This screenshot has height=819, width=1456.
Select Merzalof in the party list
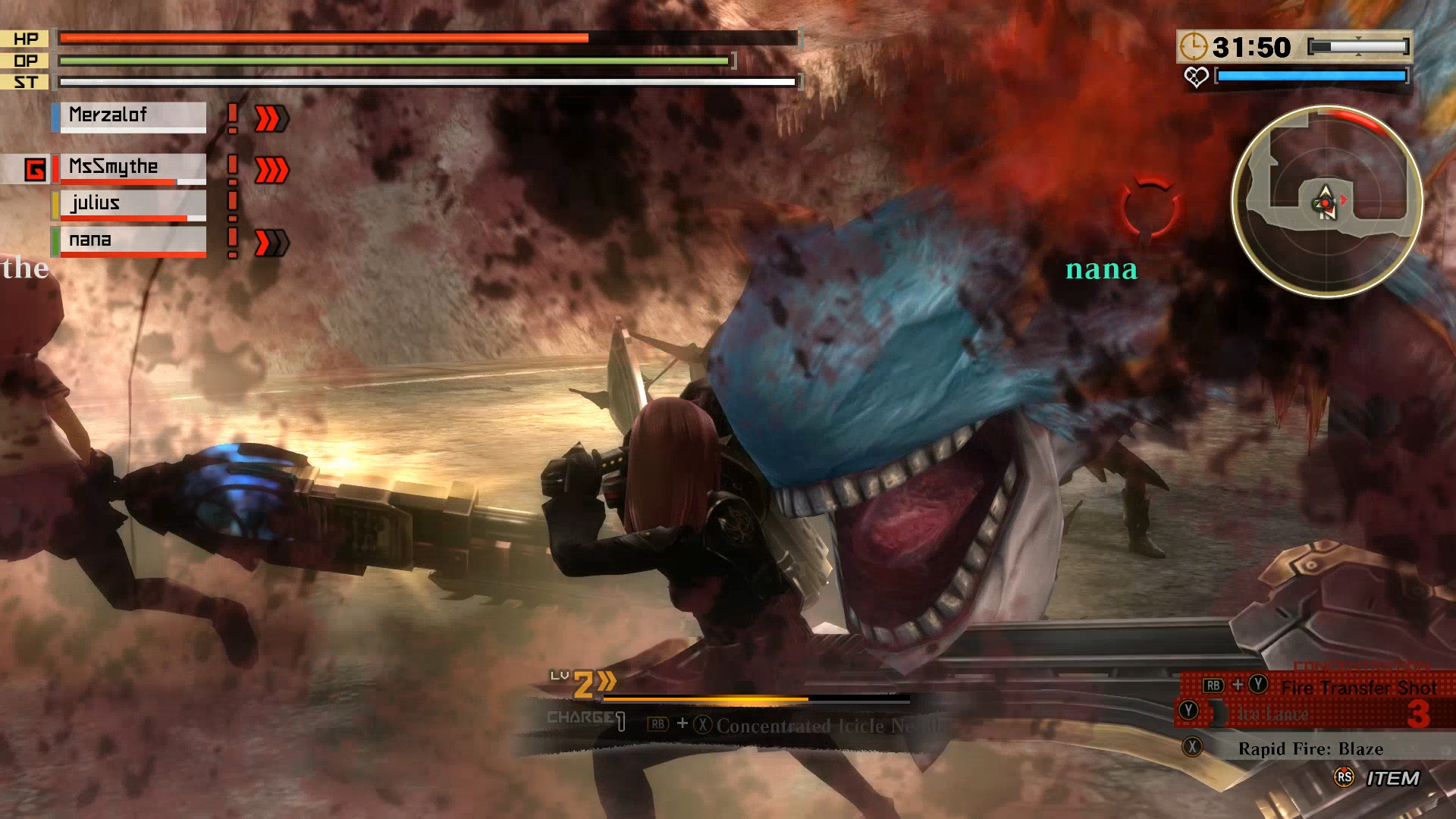click(x=129, y=116)
